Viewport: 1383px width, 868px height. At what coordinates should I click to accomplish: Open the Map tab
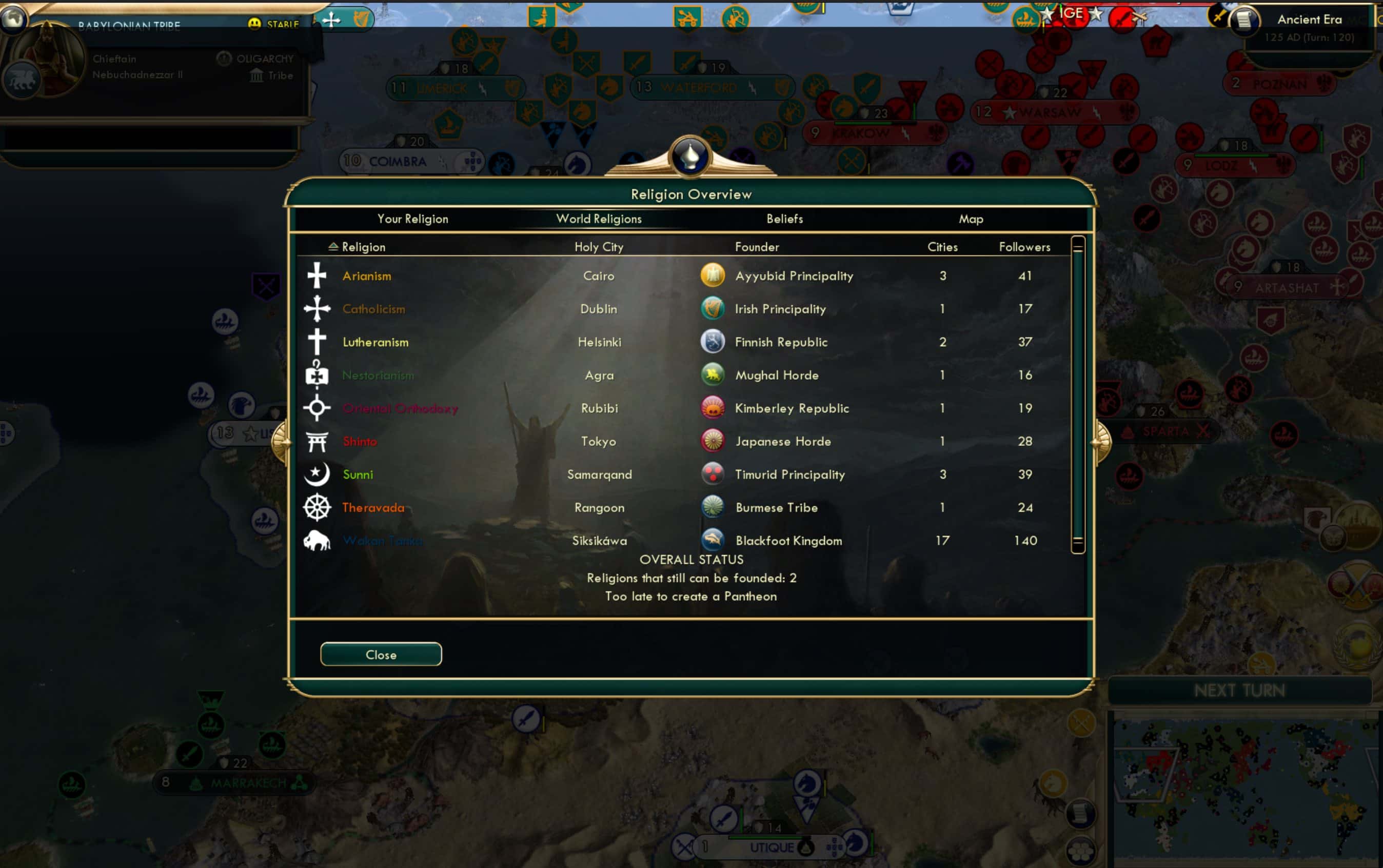coord(970,219)
